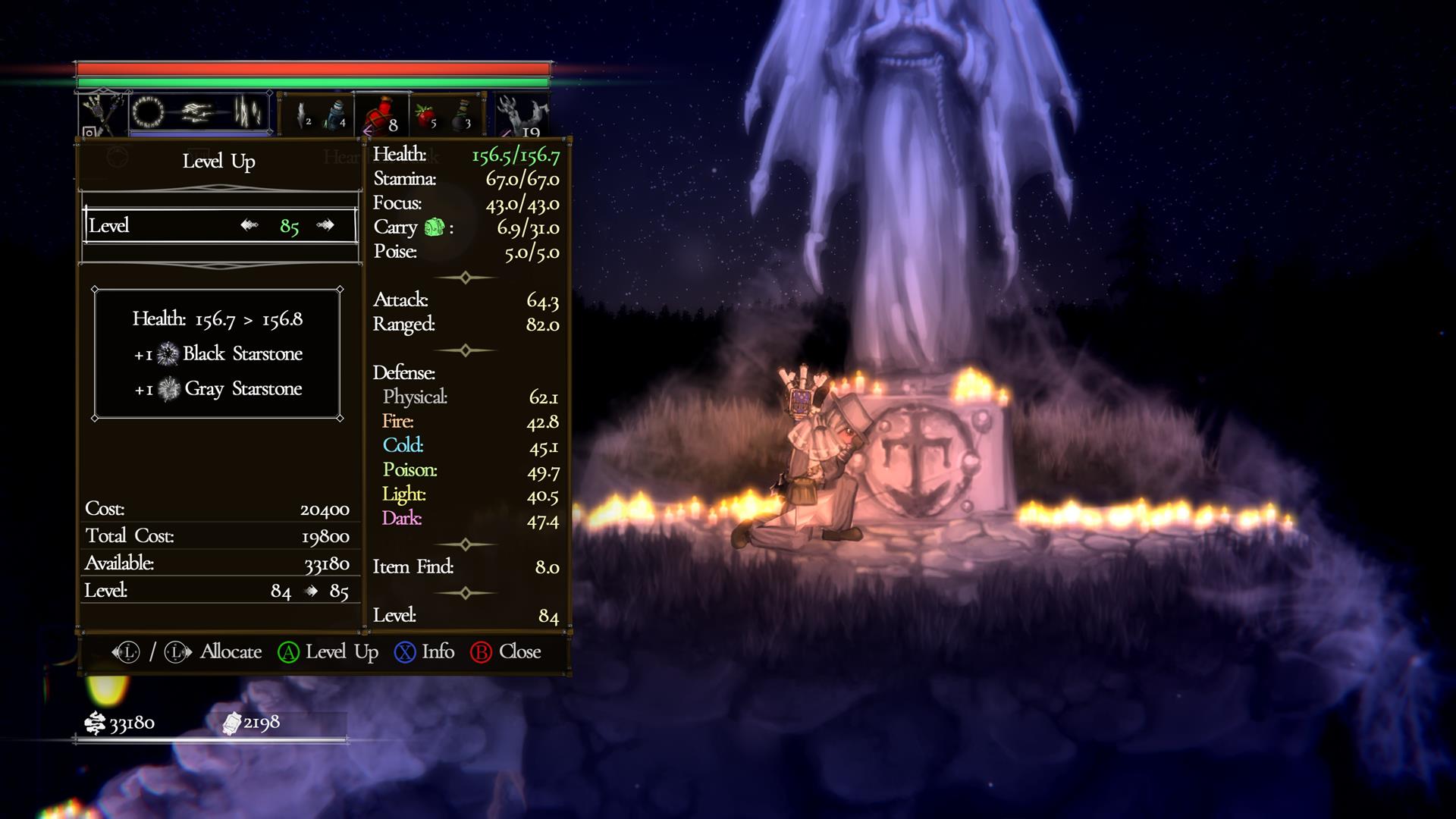Click the right arrow to increase Level to 86

point(326,224)
